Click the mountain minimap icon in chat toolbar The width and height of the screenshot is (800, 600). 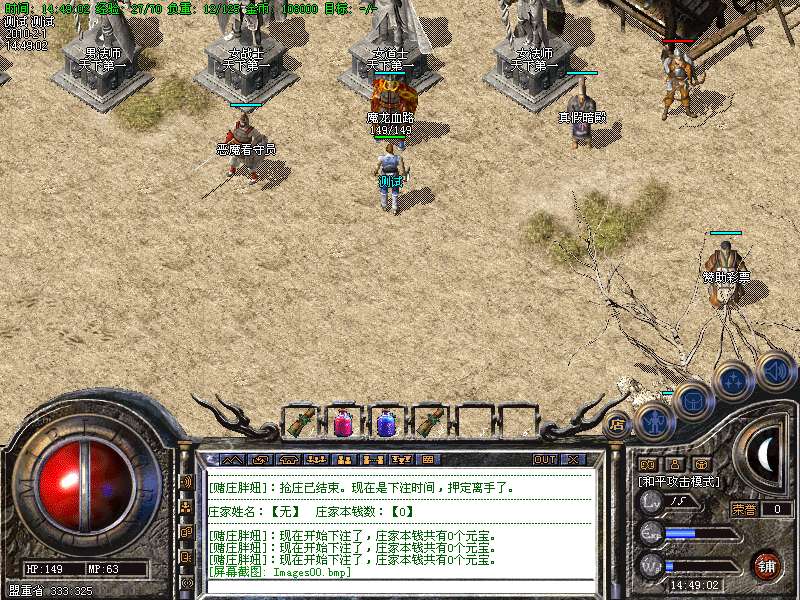point(232,460)
